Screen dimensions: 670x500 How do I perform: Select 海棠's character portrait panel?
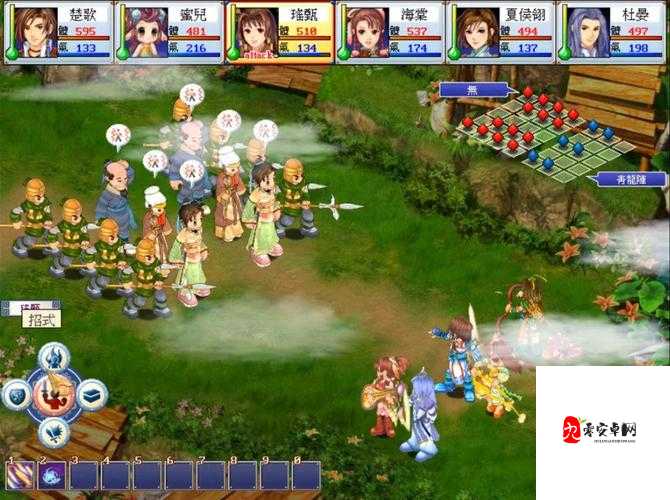pos(390,32)
